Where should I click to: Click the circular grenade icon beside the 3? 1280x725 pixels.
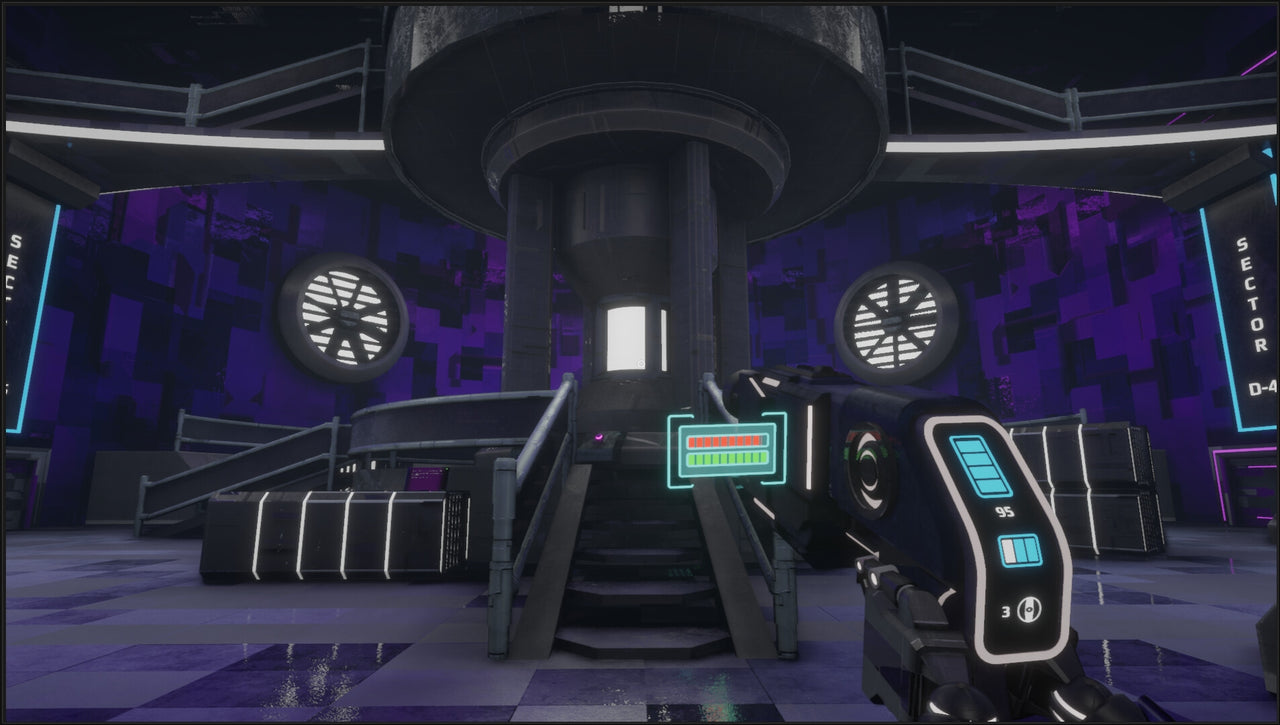tap(1028, 608)
